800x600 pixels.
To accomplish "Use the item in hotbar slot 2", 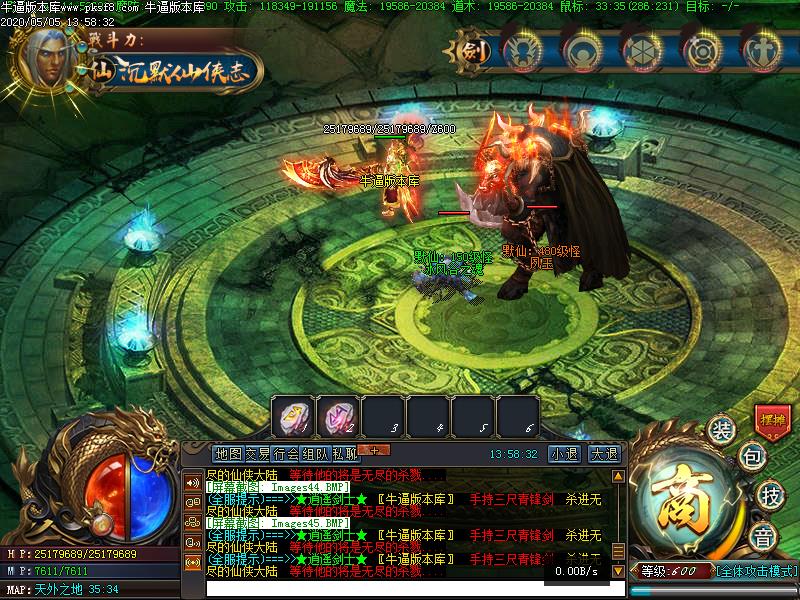I will 337,415.
